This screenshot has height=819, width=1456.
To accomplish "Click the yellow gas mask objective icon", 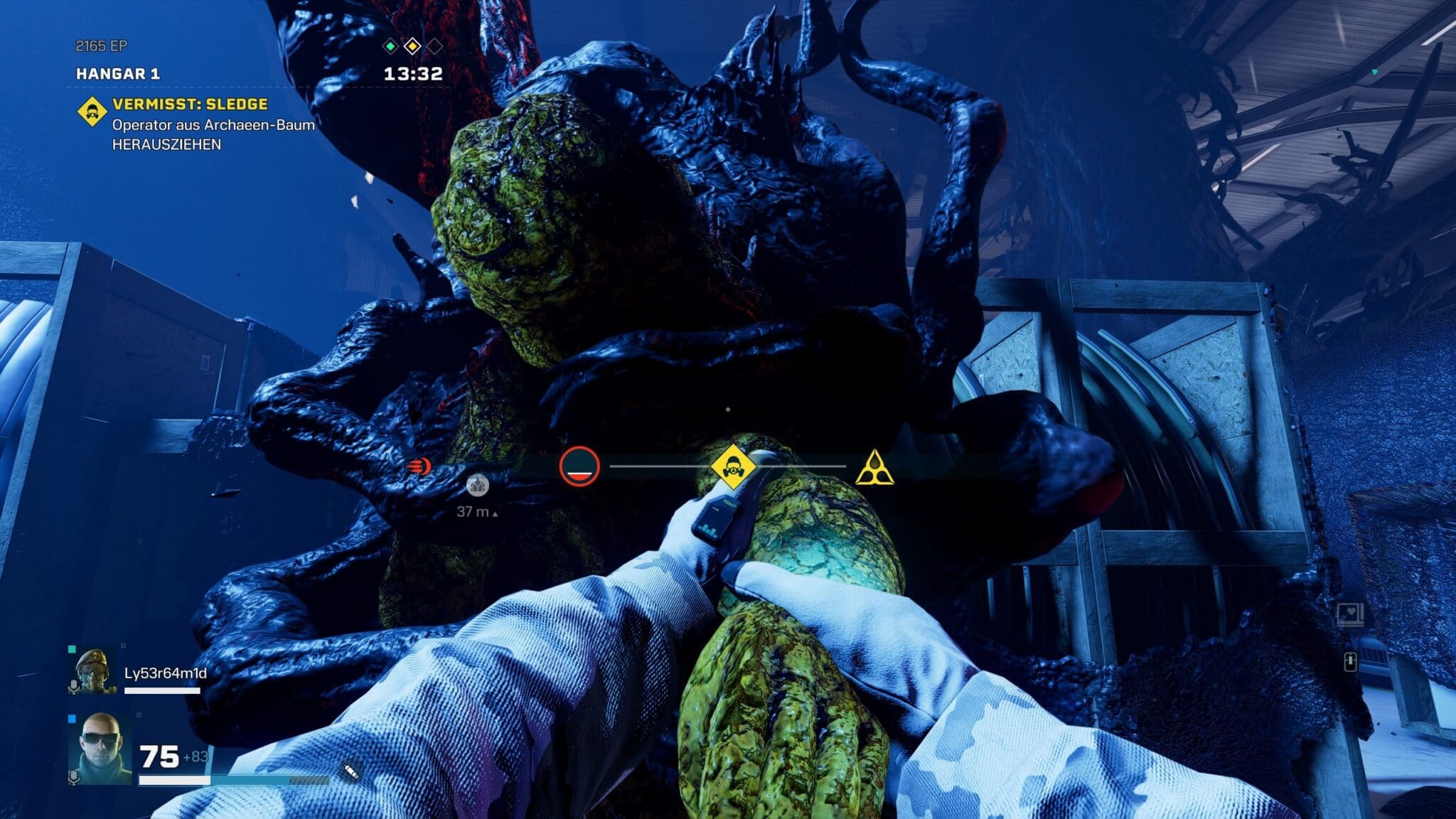I will 732,467.
